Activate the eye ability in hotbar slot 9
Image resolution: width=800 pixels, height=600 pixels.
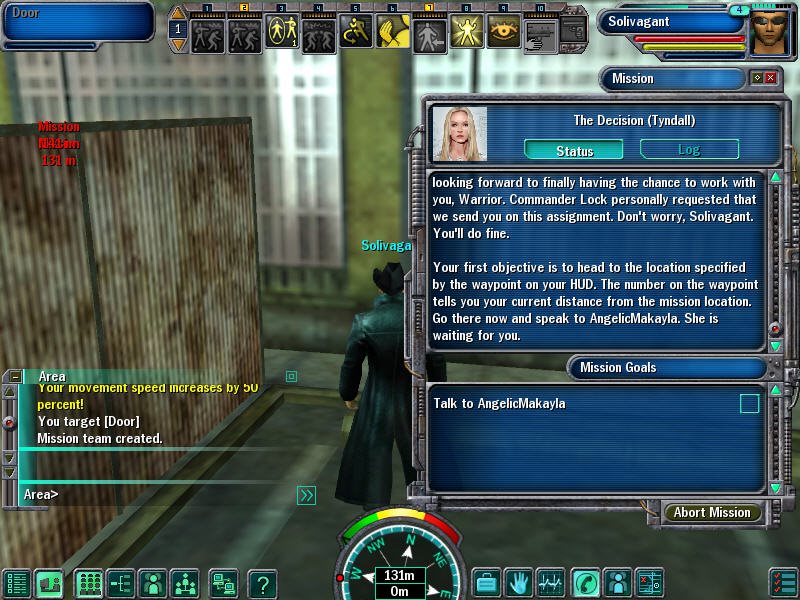pyautogui.click(x=504, y=32)
